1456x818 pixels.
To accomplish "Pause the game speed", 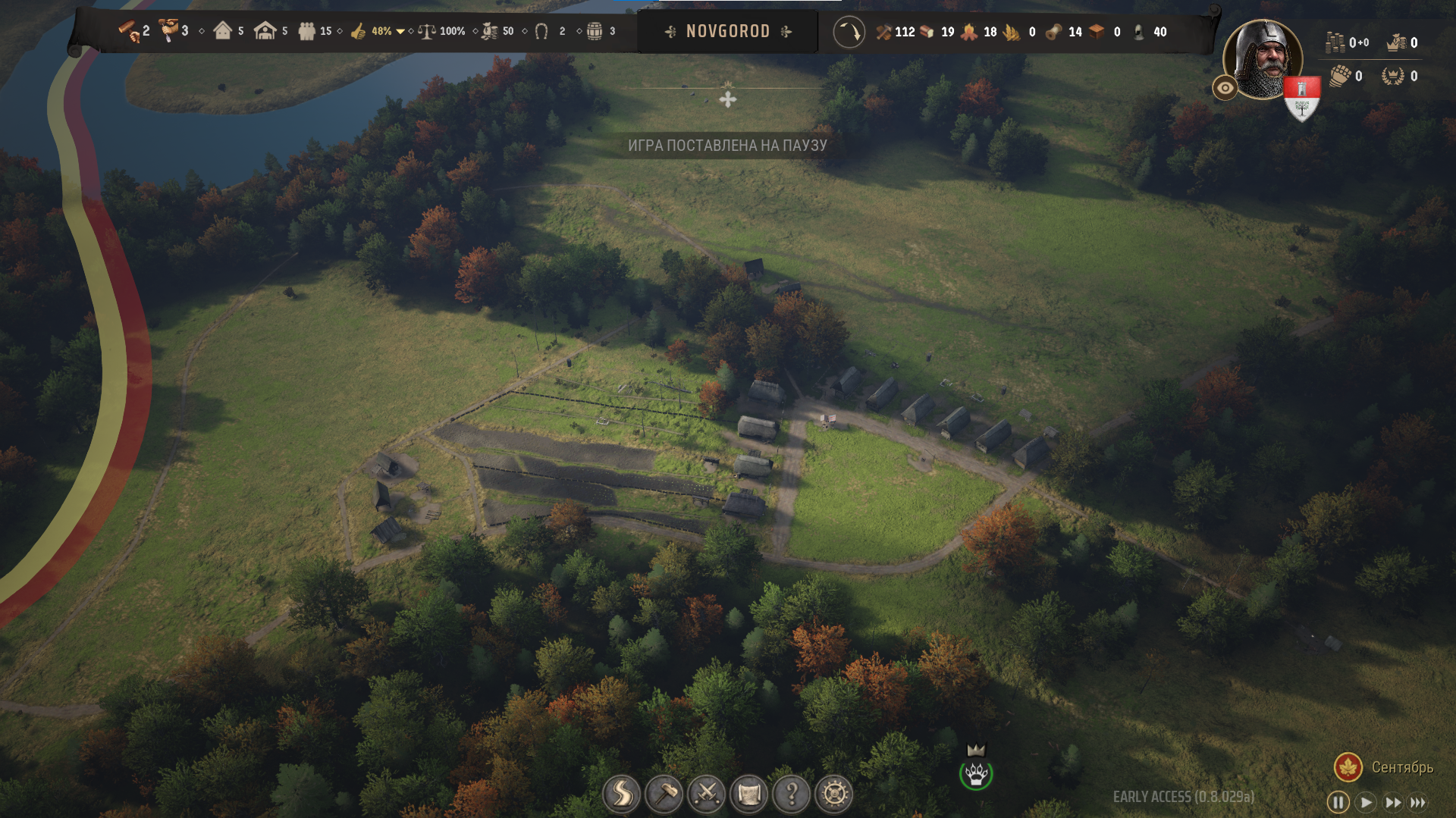I will point(1338,802).
